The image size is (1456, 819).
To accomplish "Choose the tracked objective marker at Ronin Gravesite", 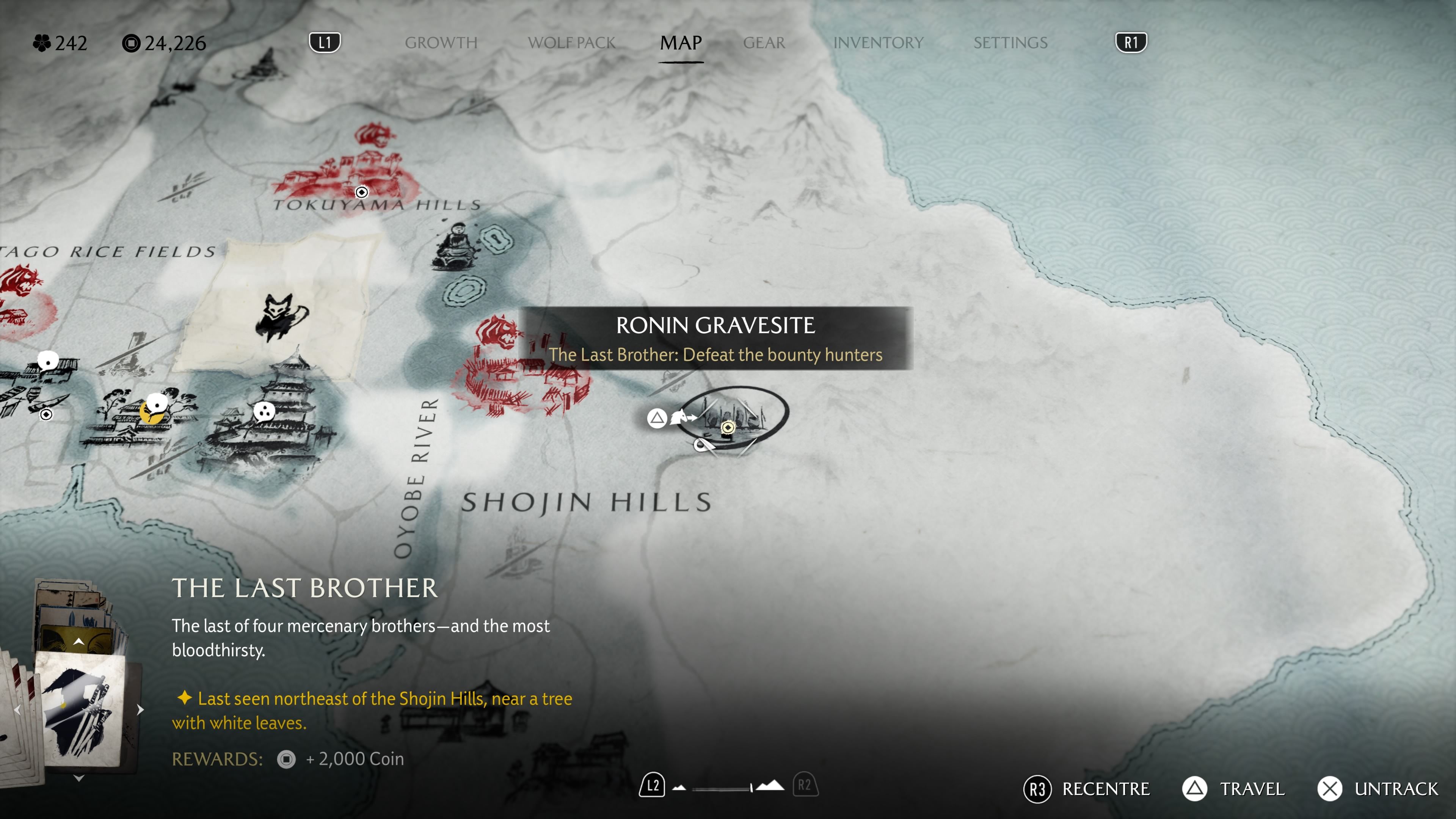I will [728, 427].
